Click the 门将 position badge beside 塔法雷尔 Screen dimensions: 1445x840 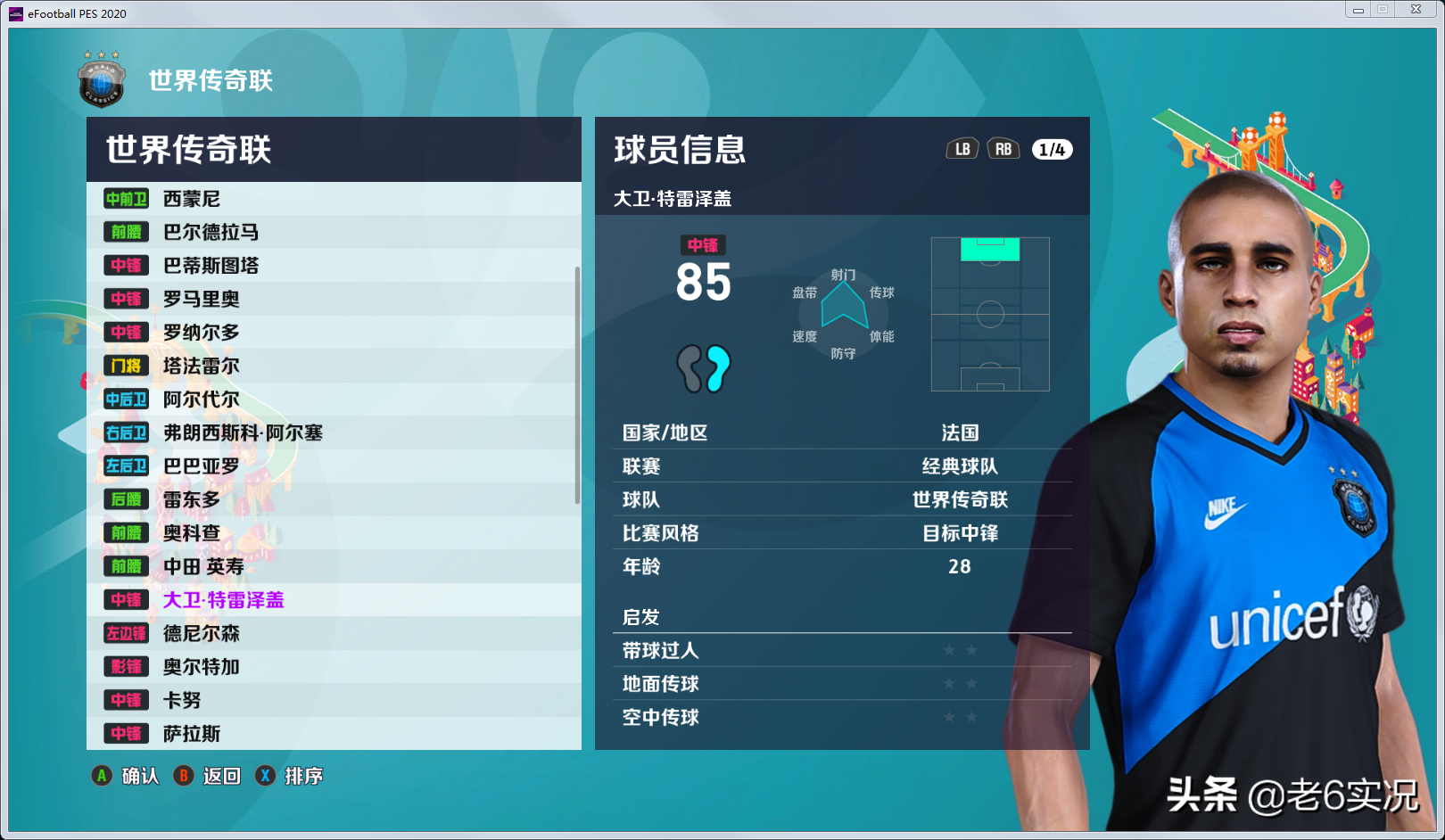[x=126, y=366]
